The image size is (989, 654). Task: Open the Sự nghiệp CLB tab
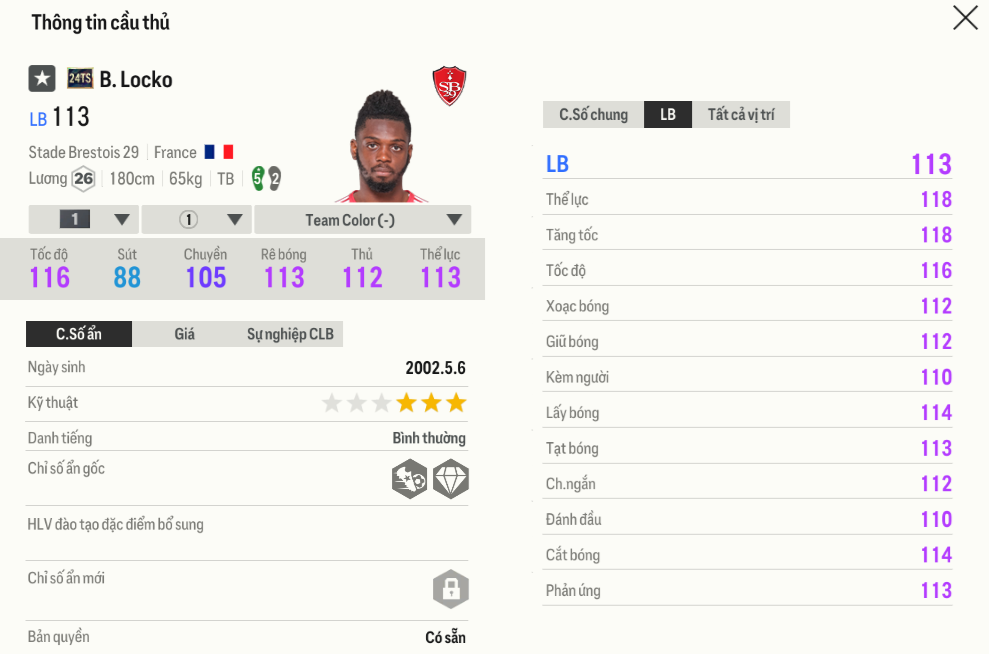coord(290,334)
